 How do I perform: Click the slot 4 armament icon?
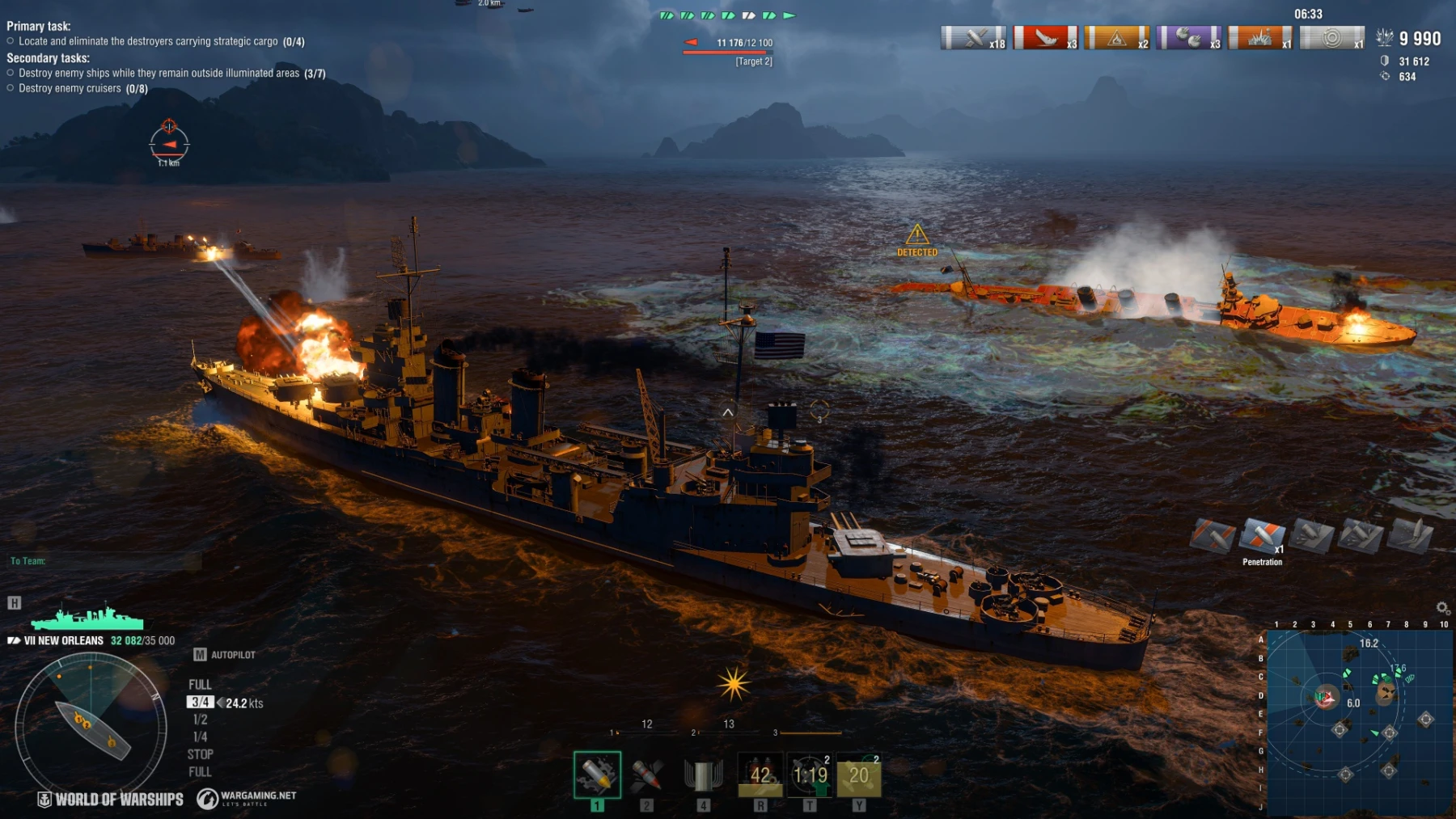[x=702, y=774]
